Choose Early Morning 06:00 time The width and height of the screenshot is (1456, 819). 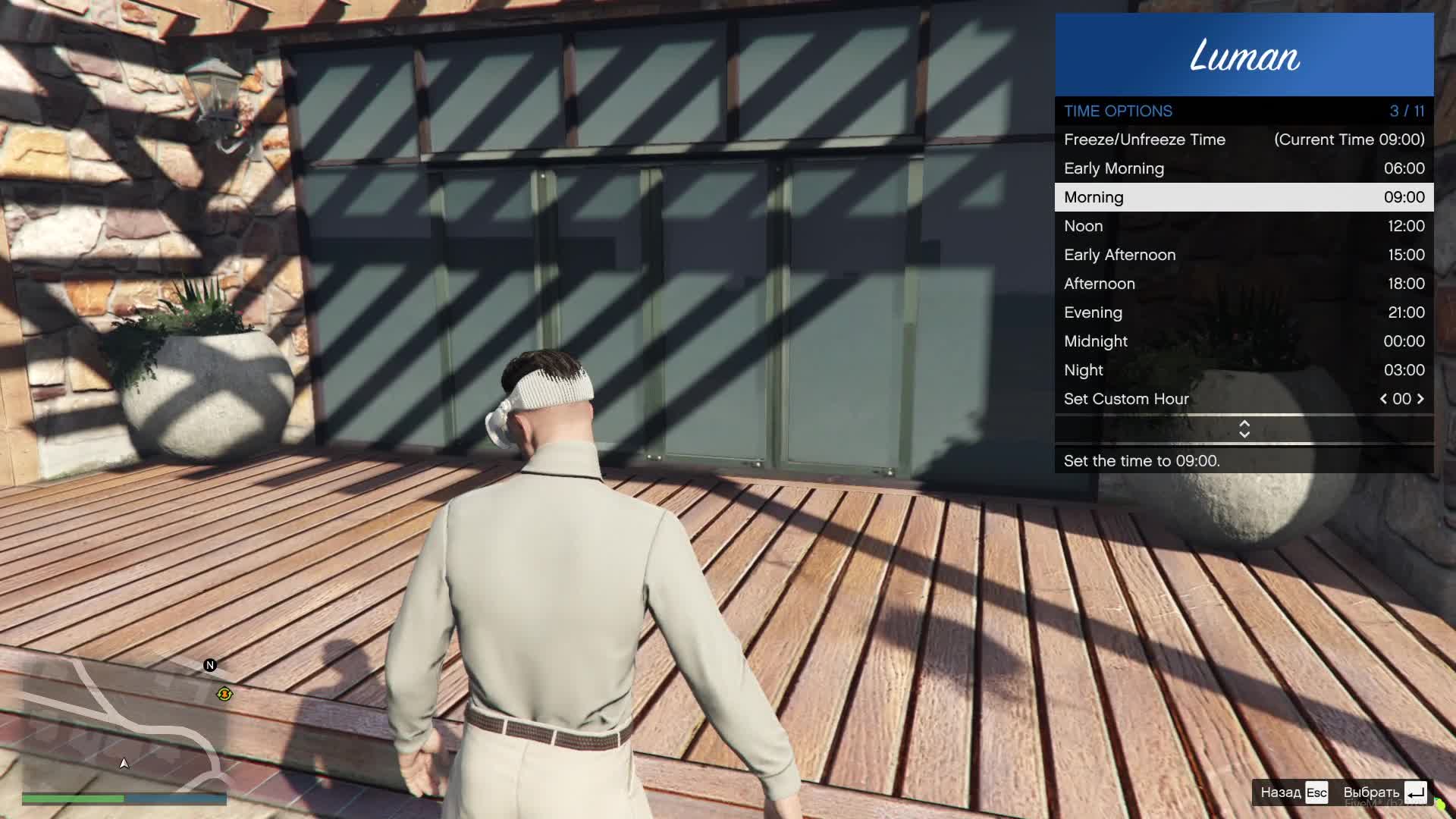1244,168
